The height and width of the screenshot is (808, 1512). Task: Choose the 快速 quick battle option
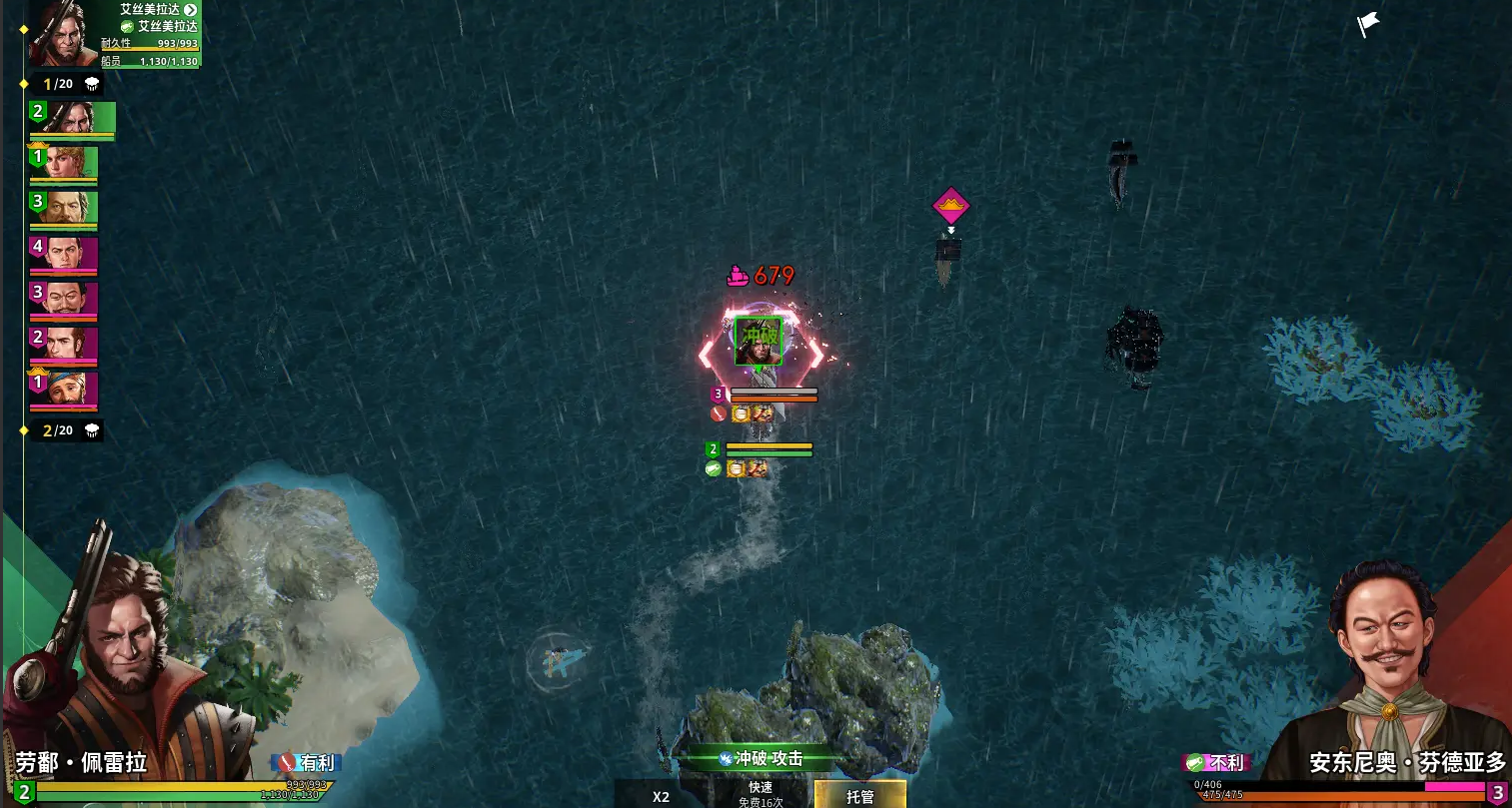point(760,794)
